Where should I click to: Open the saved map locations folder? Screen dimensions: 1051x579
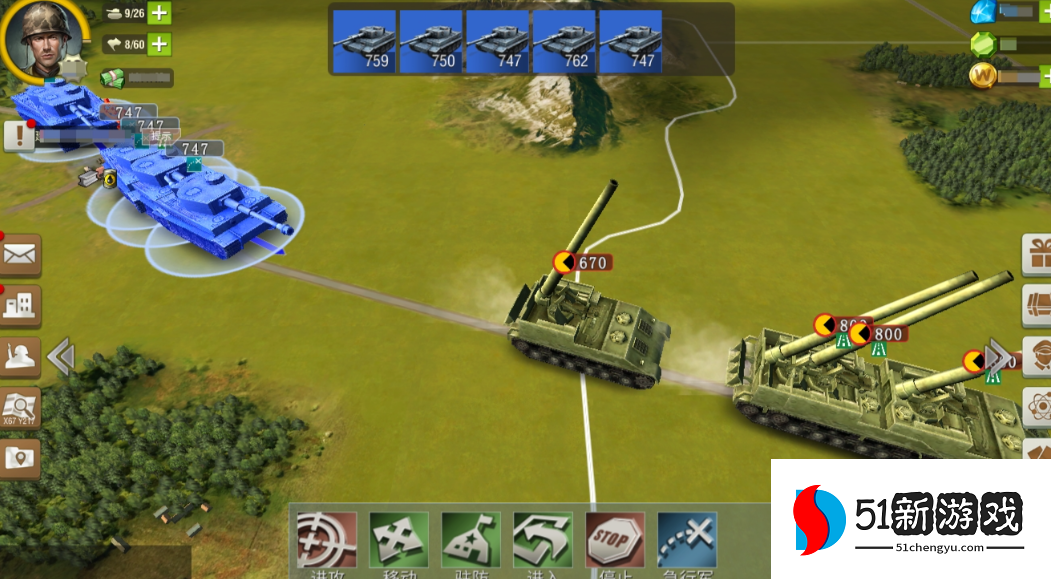(20, 457)
